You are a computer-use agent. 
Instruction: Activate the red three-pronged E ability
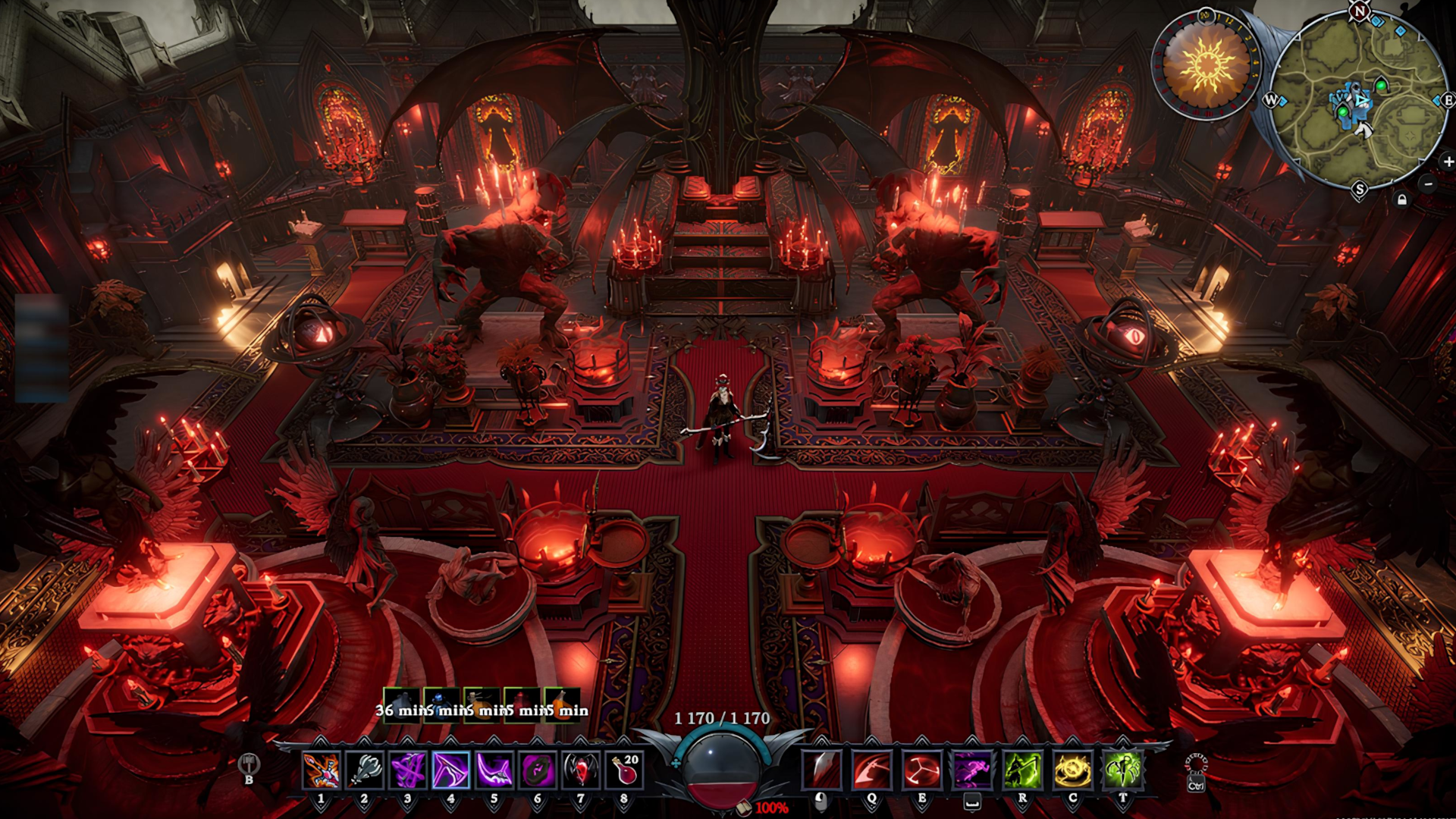pos(922,770)
